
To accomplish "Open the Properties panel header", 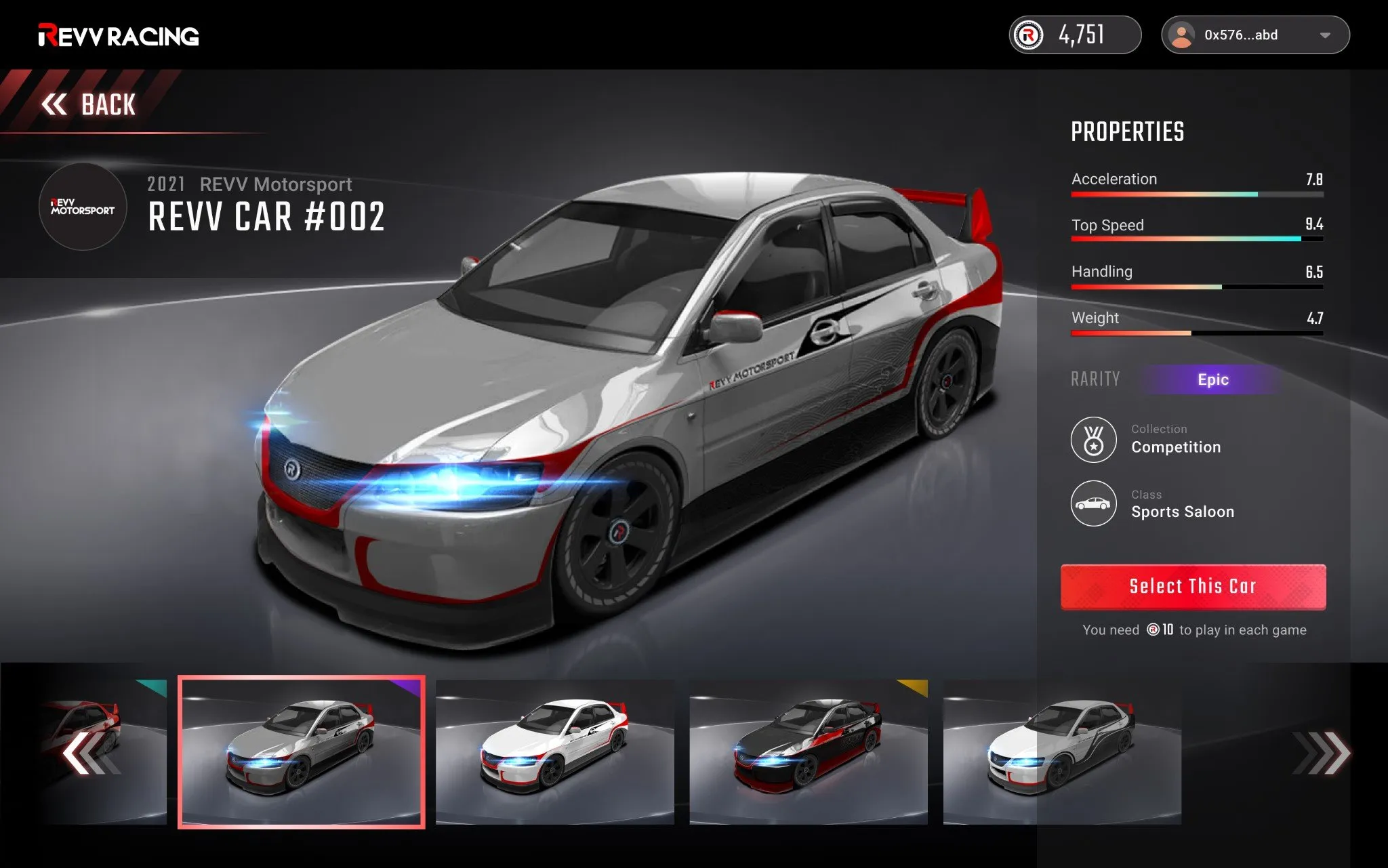I will coord(1127,131).
